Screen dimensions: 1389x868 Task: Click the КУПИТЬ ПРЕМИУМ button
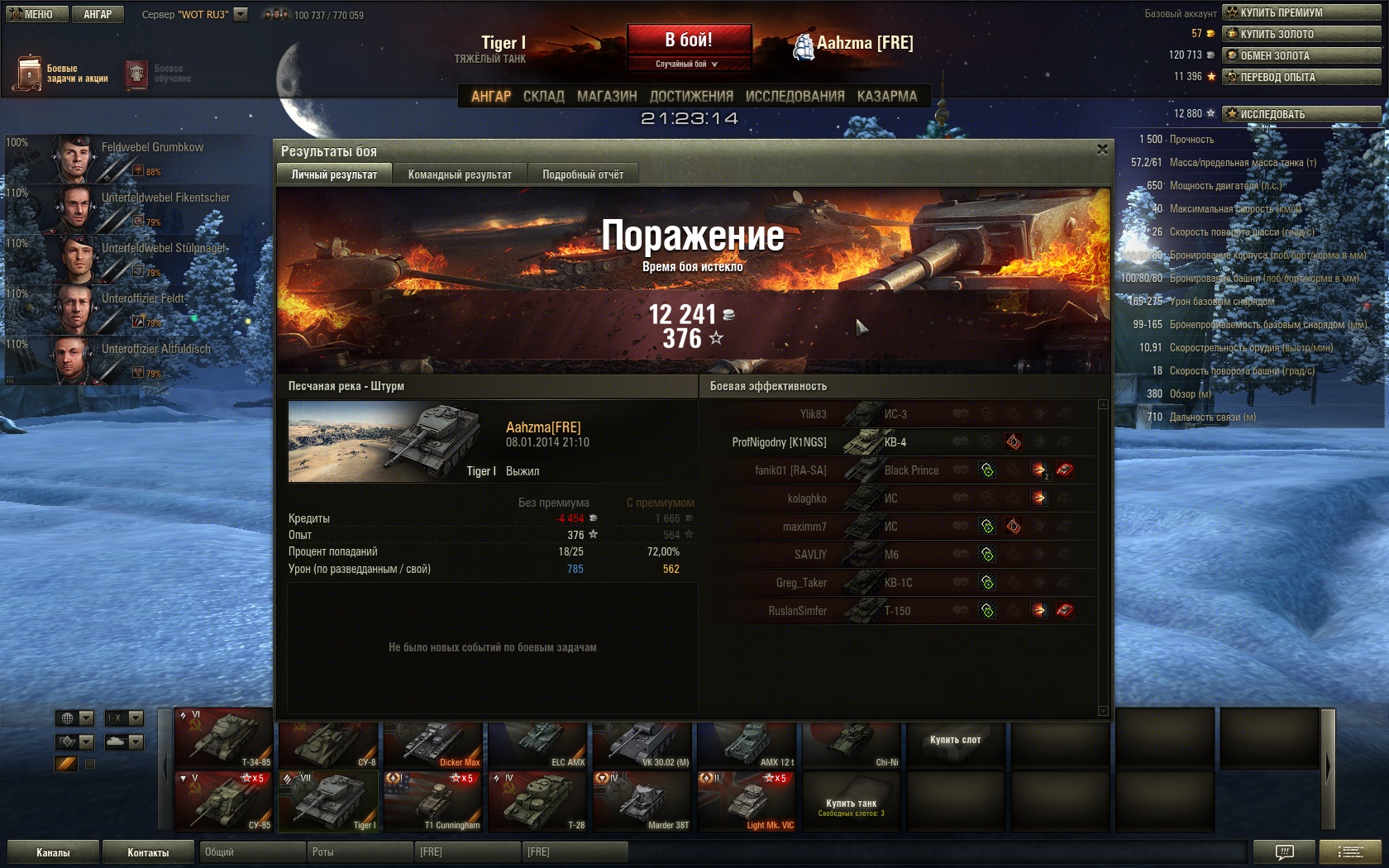tap(1301, 12)
